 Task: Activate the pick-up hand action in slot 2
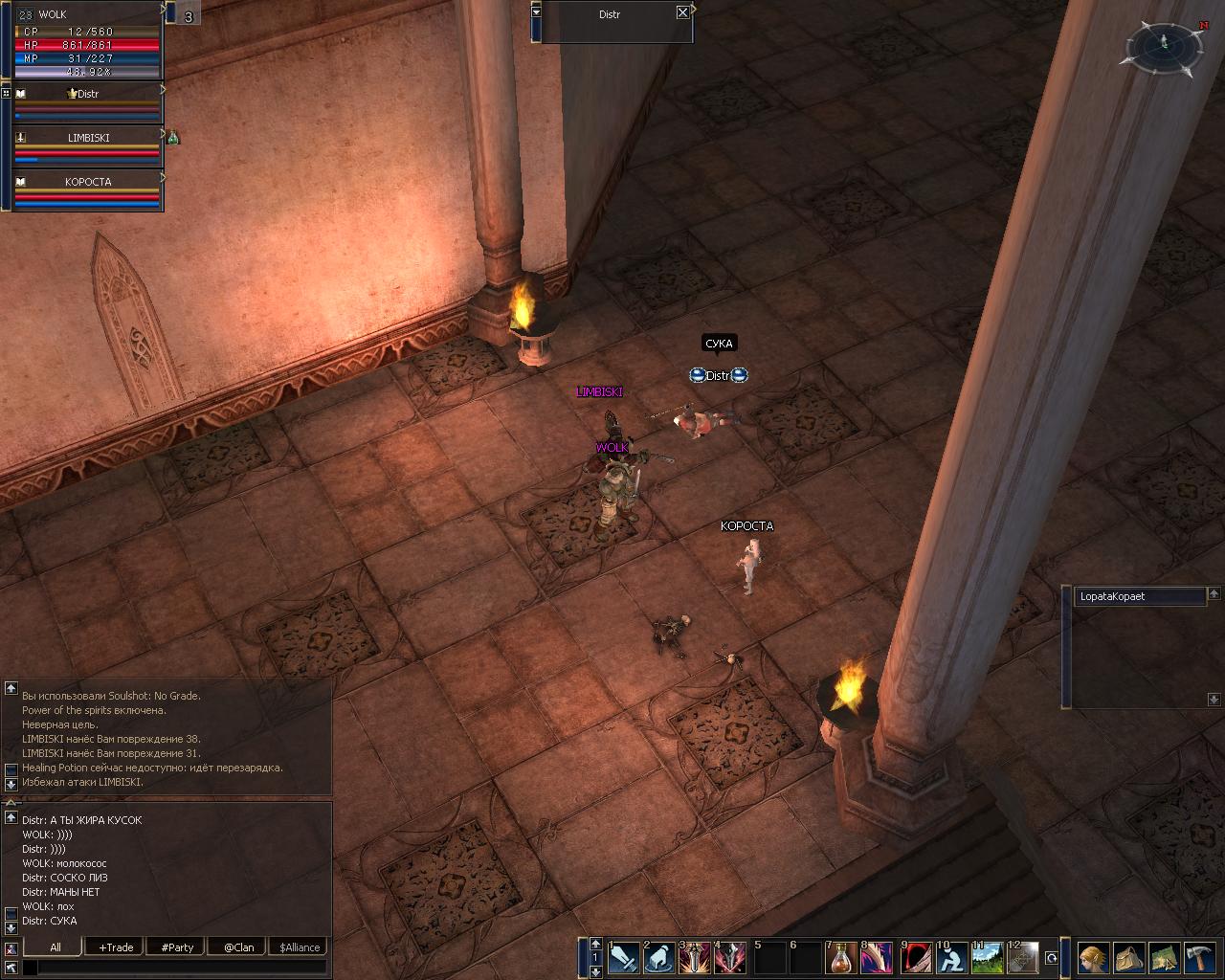[659, 957]
